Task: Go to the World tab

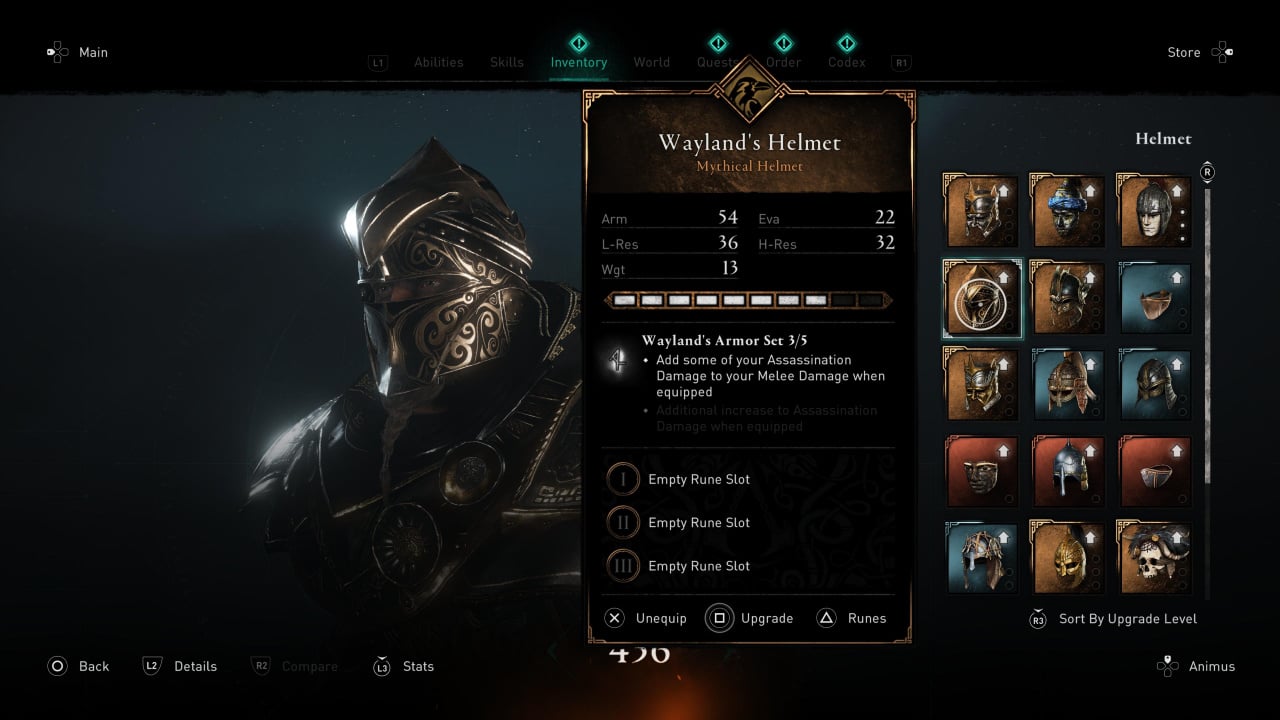Action: tap(651, 62)
